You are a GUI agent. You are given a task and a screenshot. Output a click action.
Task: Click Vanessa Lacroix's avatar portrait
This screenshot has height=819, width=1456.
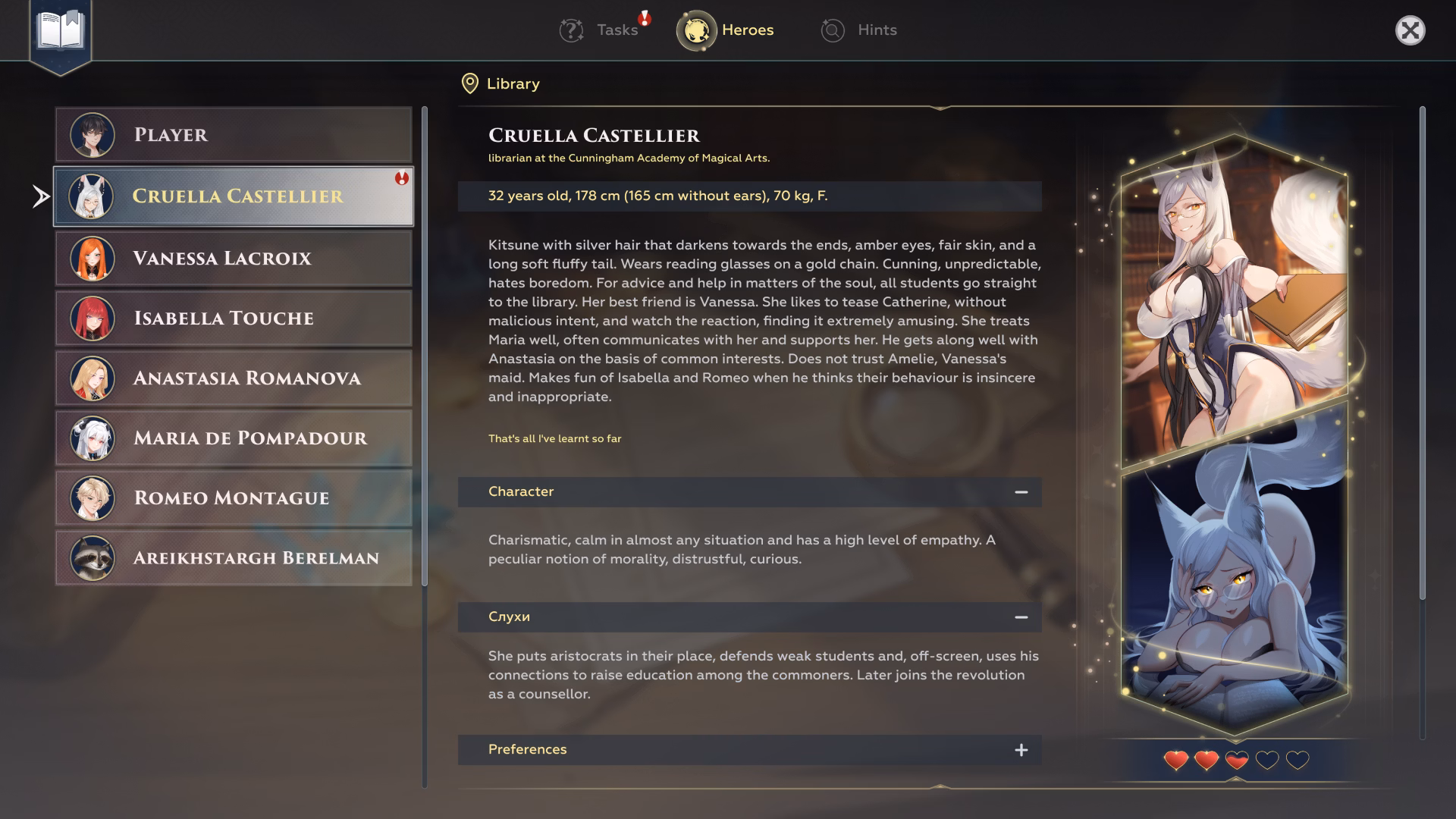pyautogui.click(x=90, y=258)
